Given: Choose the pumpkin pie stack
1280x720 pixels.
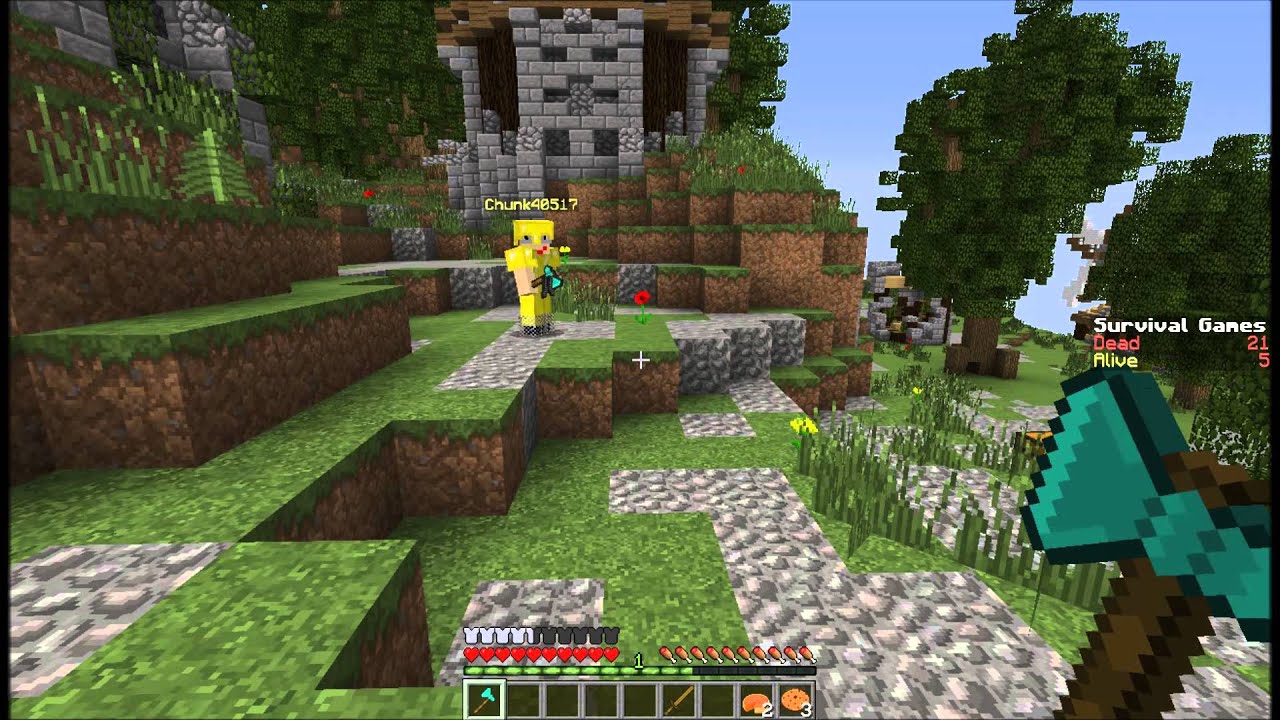Looking at the screenshot, I should (755, 700).
